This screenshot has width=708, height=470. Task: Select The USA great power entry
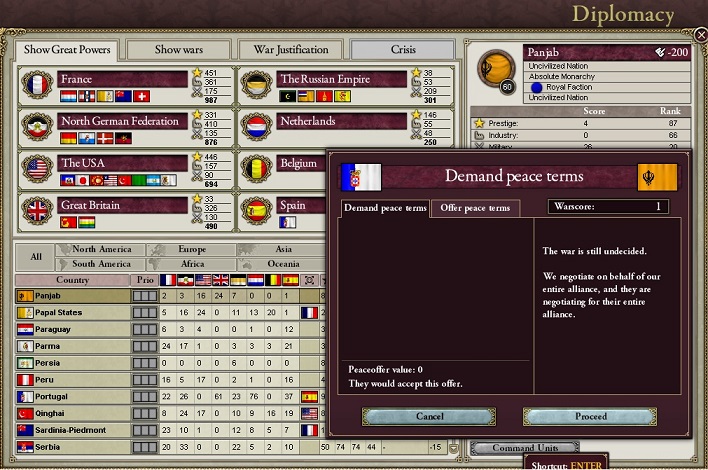[122, 163]
